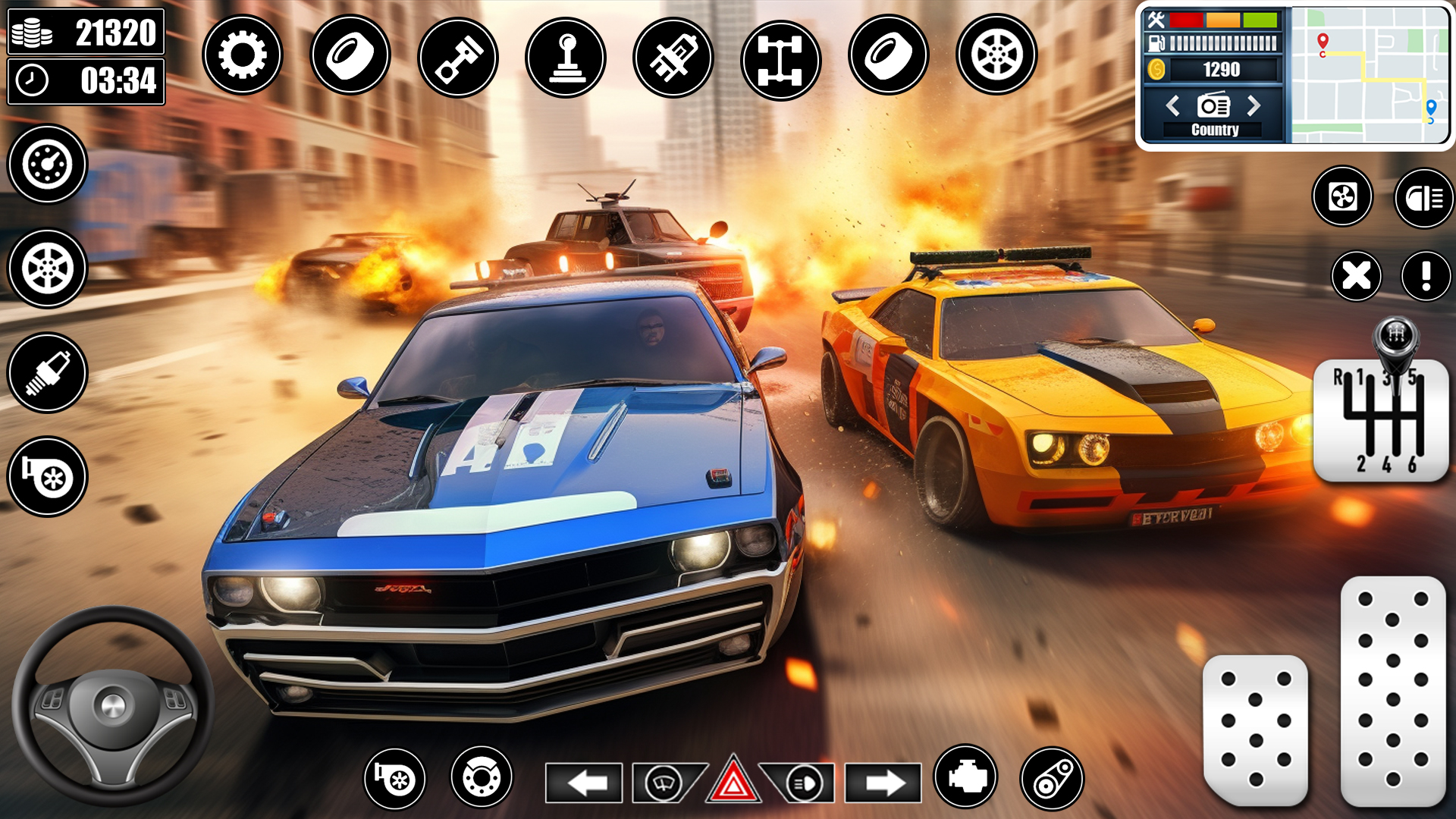Screen dimensions: 1456x819
Task: Toggle the hazard warning lights
Action: pyautogui.click(x=734, y=785)
